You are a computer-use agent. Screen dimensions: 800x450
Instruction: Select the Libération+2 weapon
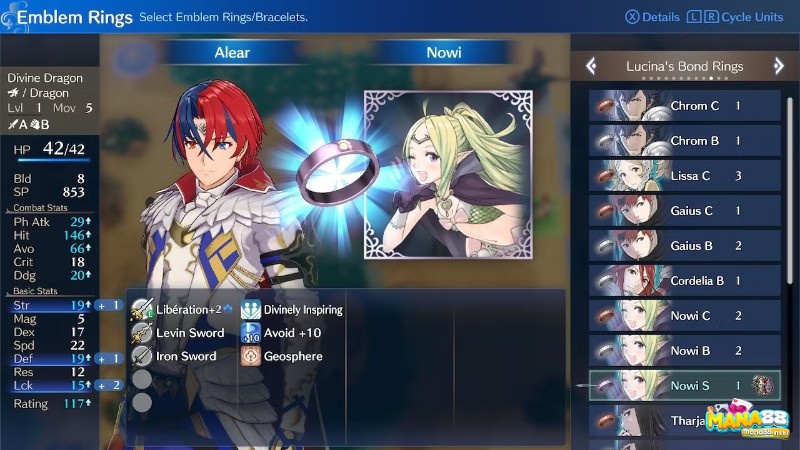[182, 310]
